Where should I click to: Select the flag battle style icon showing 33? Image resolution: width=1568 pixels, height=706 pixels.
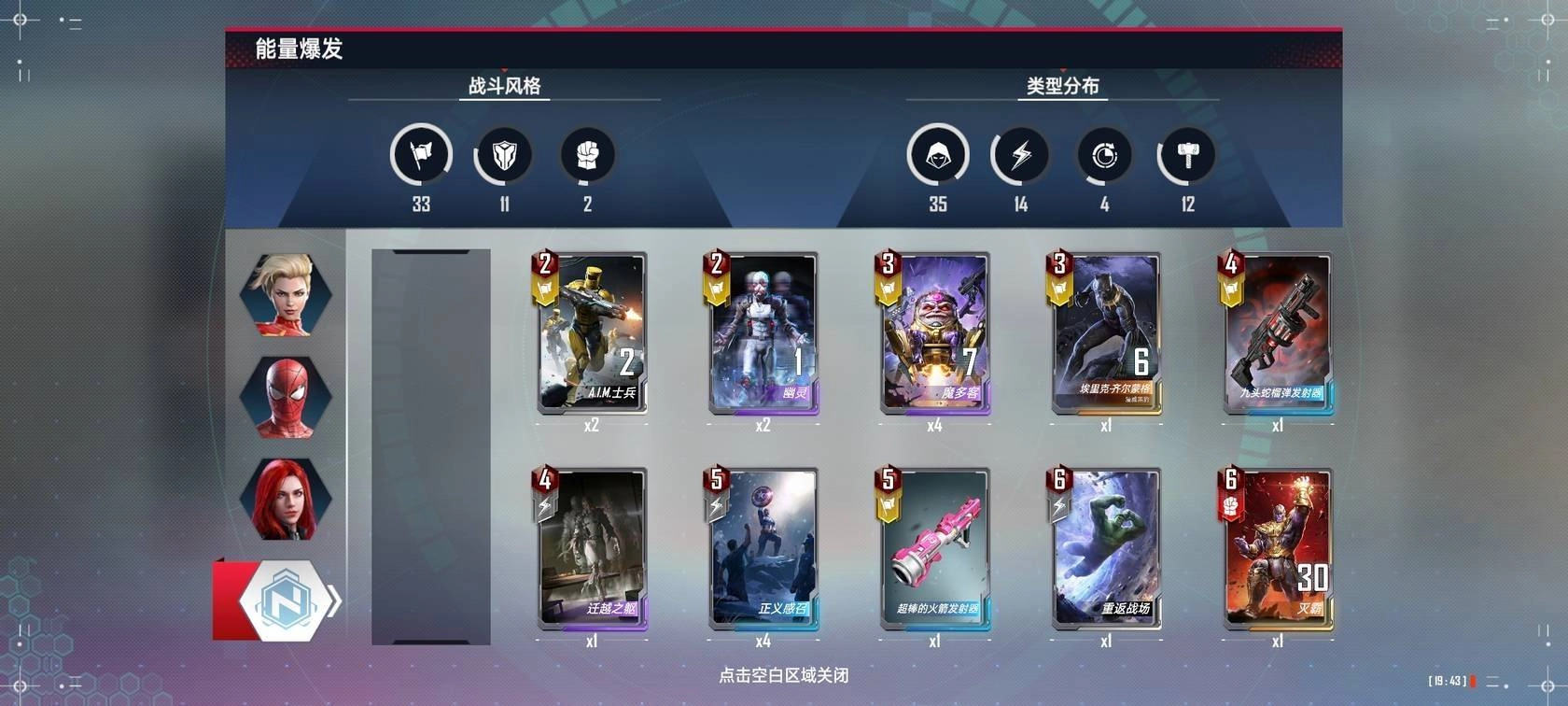pyautogui.click(x=421, y=154)
